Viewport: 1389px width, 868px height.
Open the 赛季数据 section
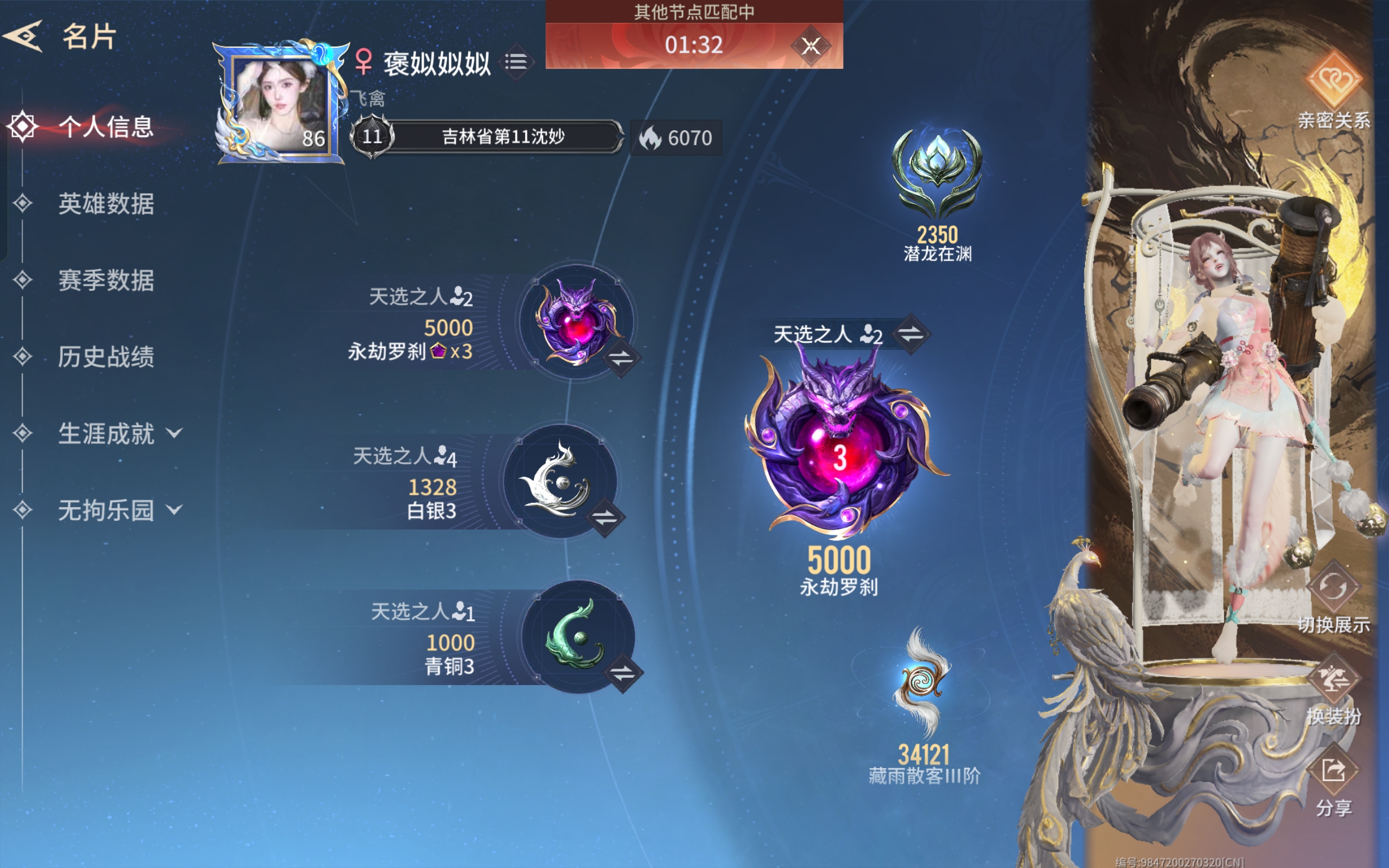[106, 280]
